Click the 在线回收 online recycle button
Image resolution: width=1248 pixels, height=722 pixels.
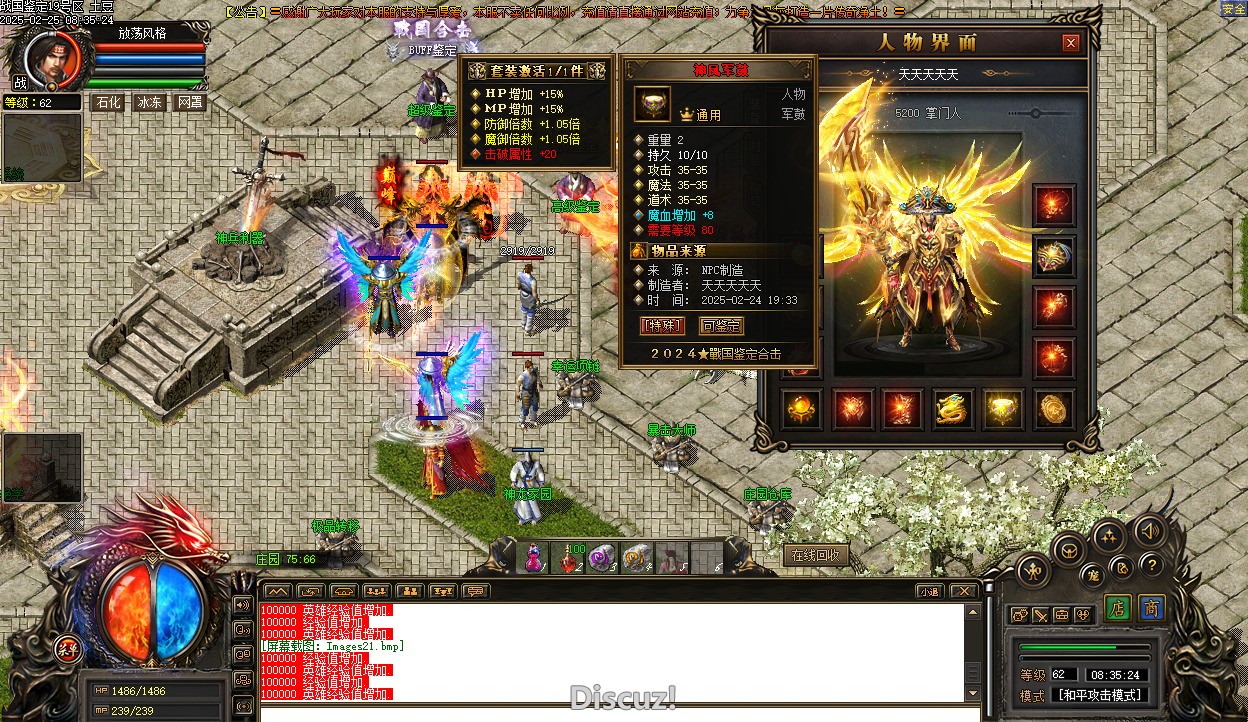pos(816,555)
